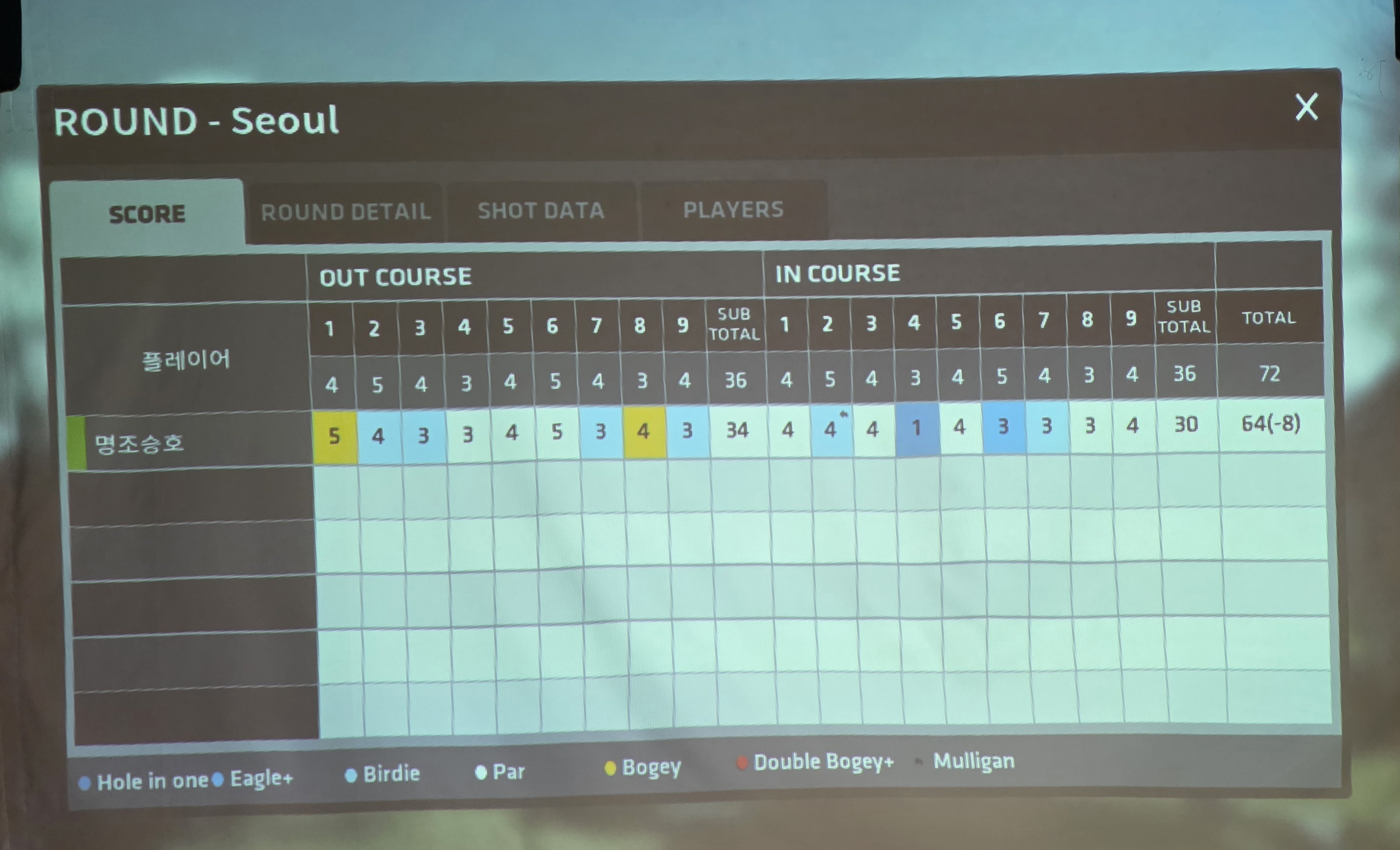Show the PLAYERS tab
Screen dimensions: 1400x850
tap(733, 210)
